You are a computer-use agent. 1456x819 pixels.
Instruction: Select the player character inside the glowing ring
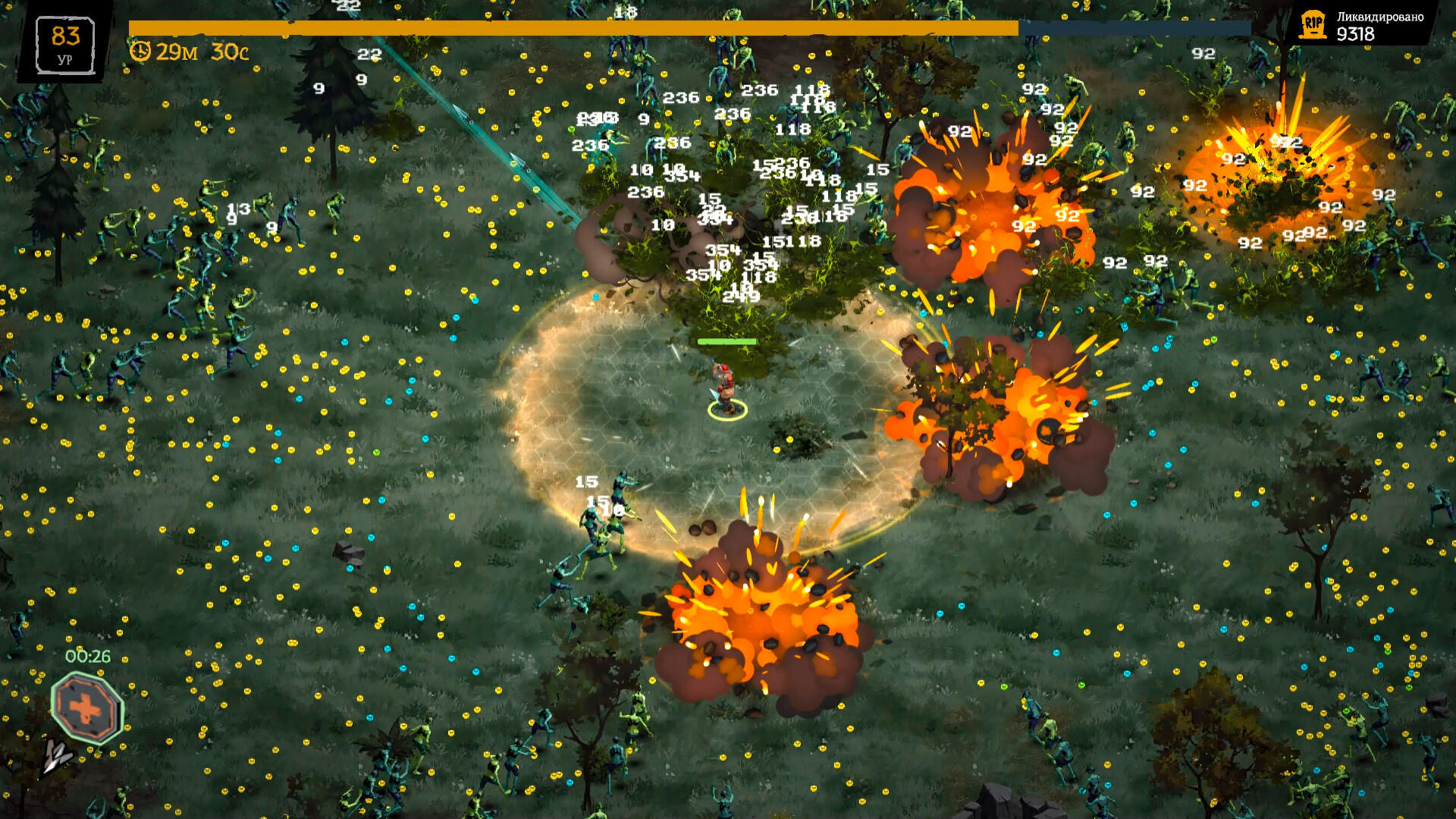(724, 387)
